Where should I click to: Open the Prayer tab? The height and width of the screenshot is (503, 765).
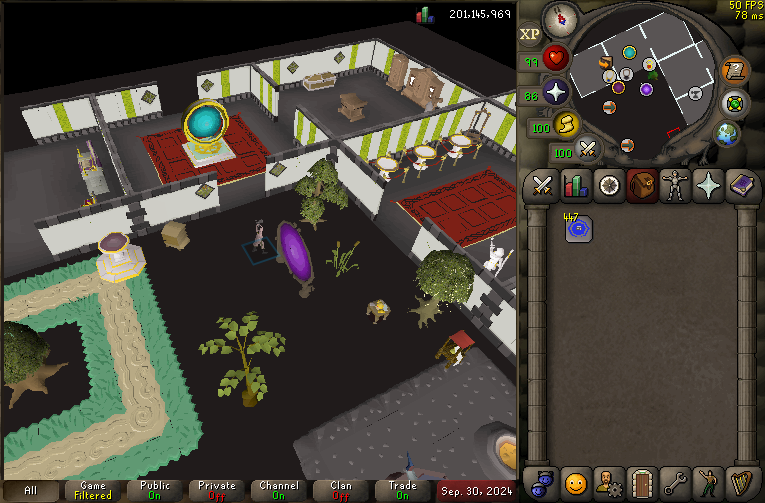coord(707,185)
